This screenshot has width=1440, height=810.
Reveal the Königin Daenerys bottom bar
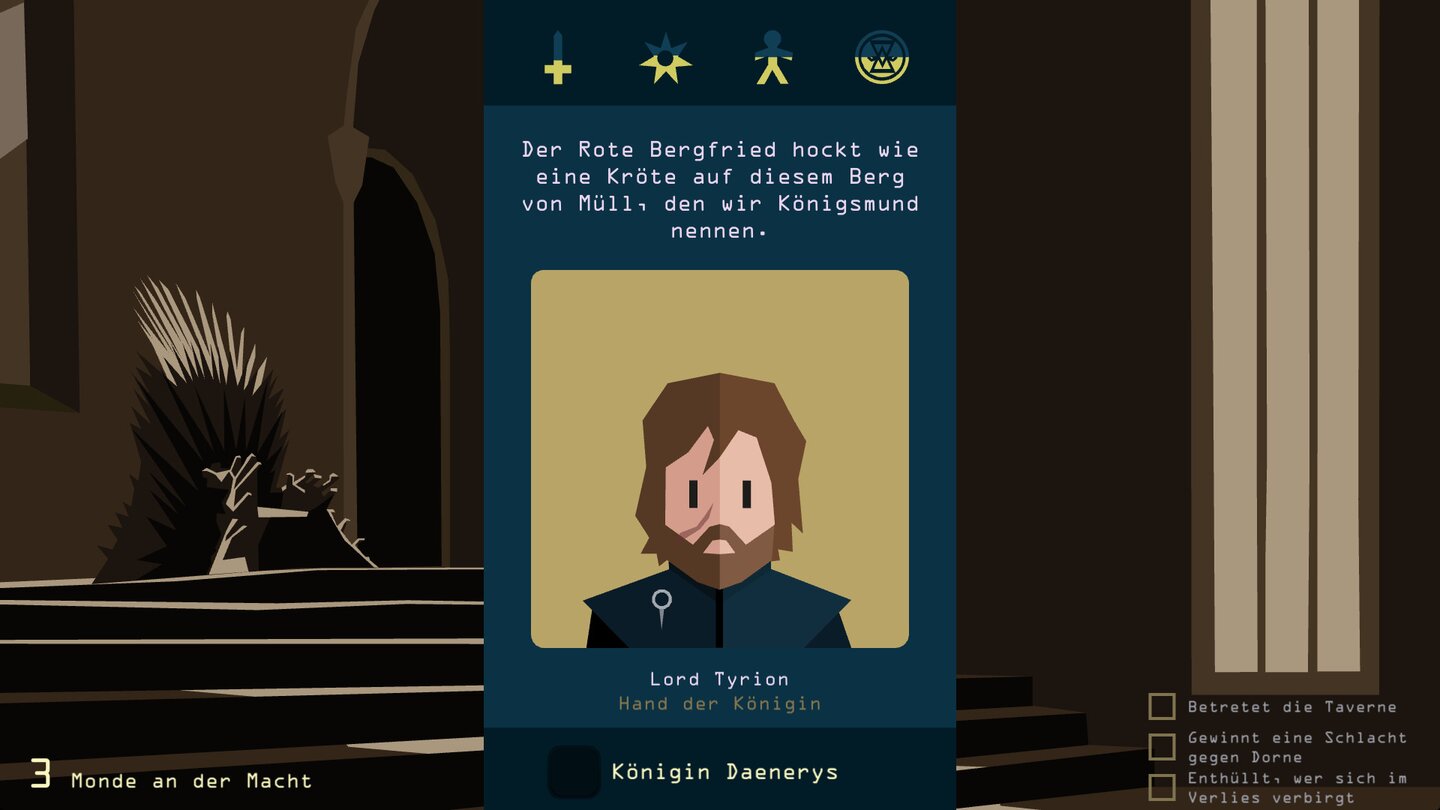(718, 772)
